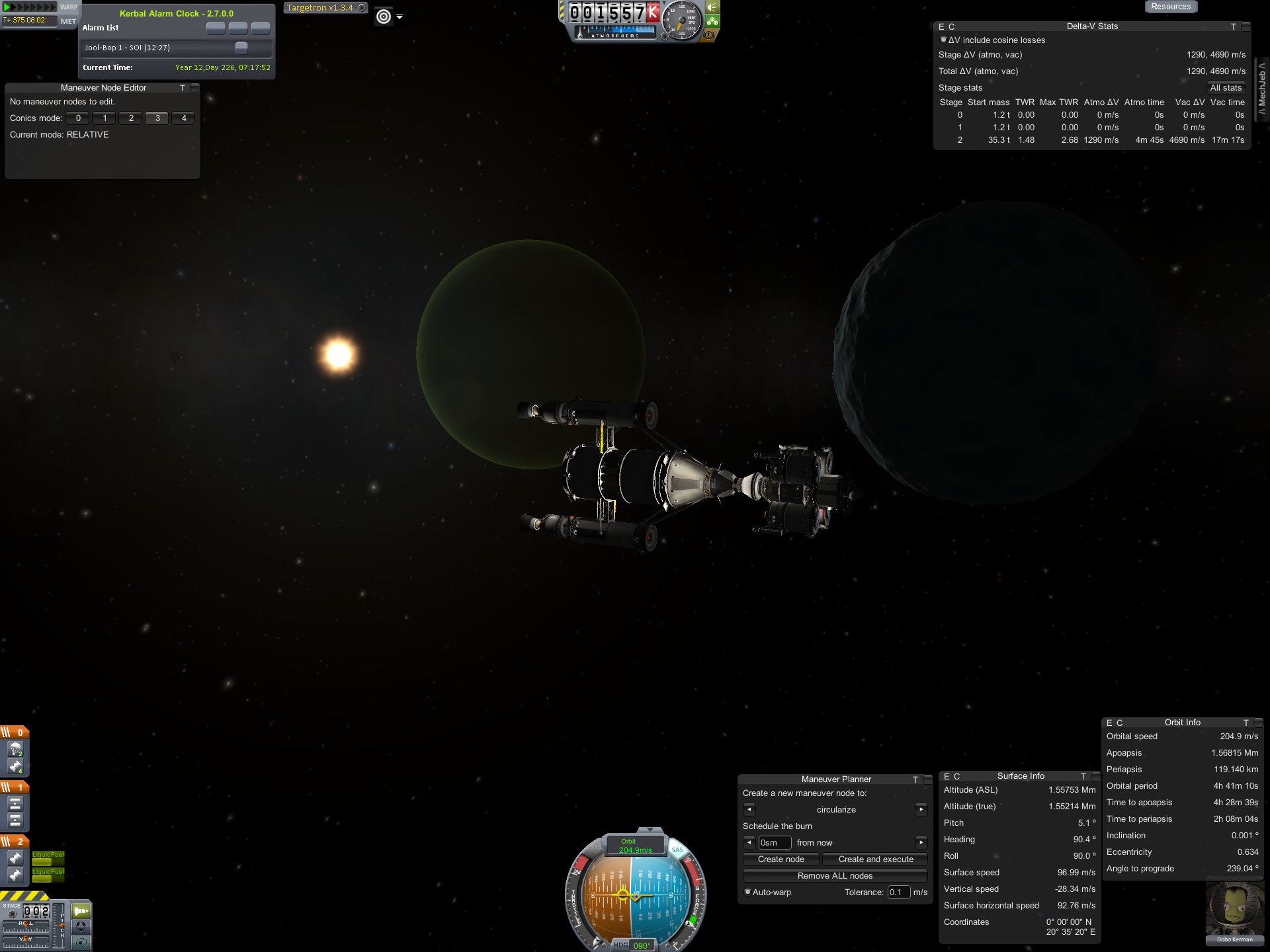The width and height of the screenshot is (1270, 952).
Task: Choose Create and execute
Action: tap(875, 859)
